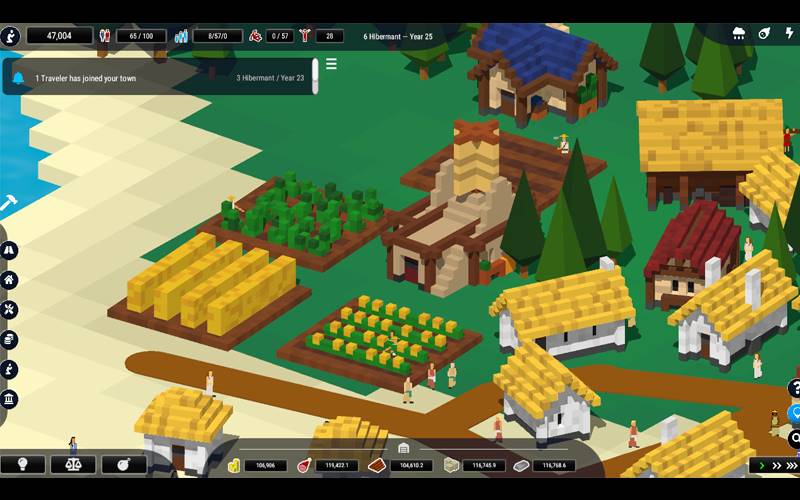Open the question mark help button
This screenshot has width=800, height=500.
(795, 389)
